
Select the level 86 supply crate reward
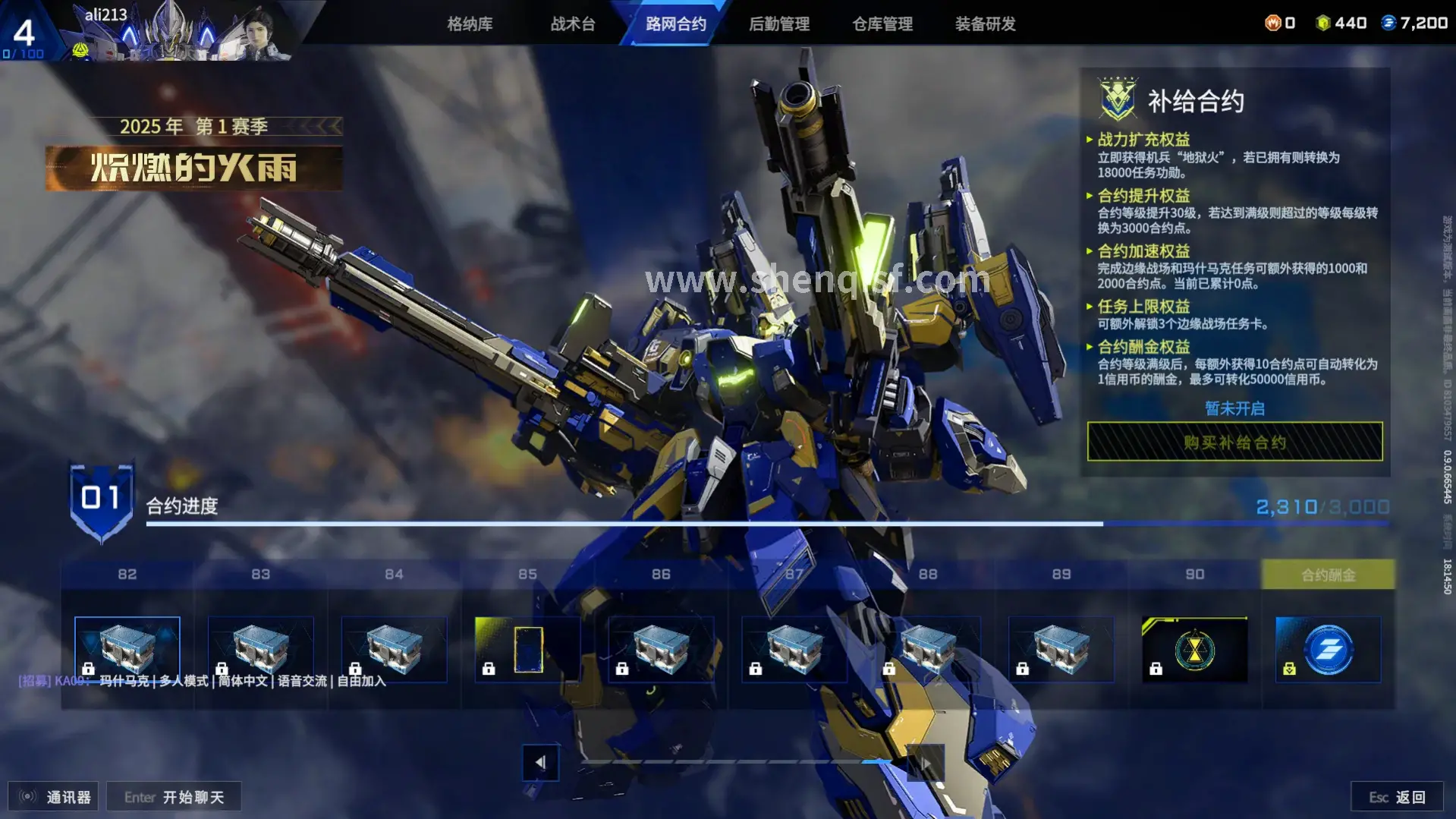pos(662,649)
